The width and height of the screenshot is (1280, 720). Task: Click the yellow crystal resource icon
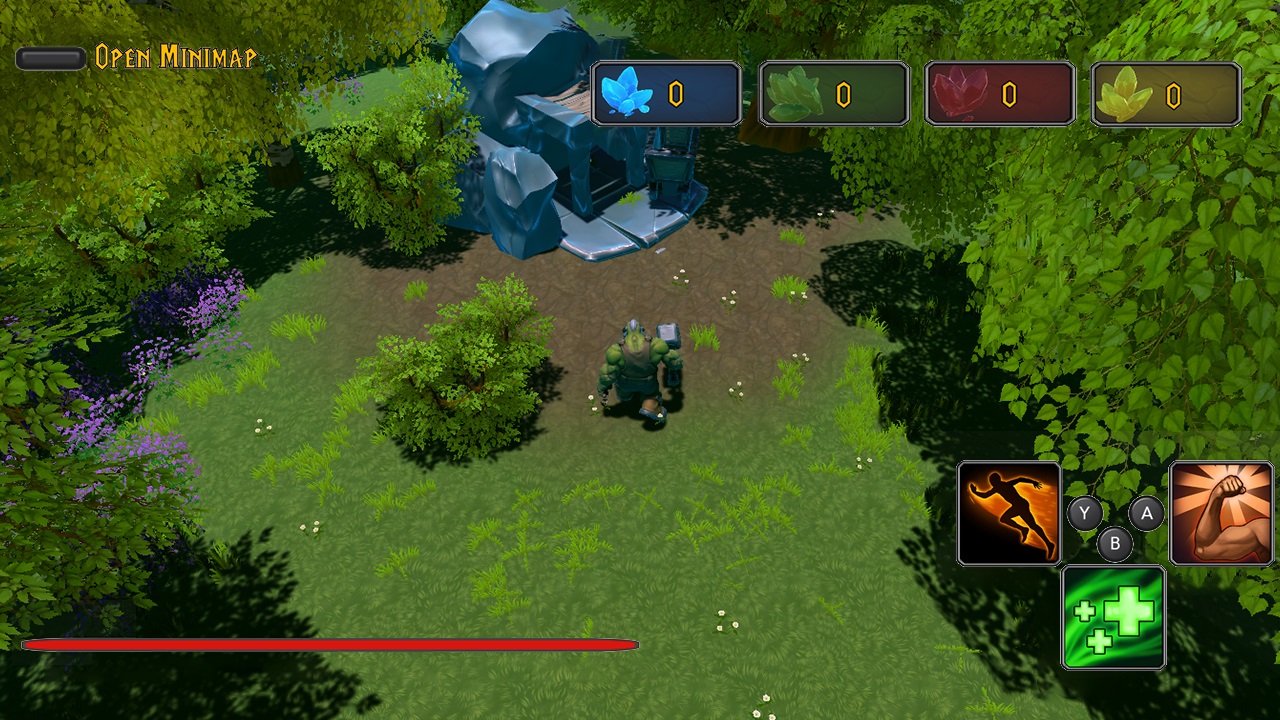point(1125,93)
